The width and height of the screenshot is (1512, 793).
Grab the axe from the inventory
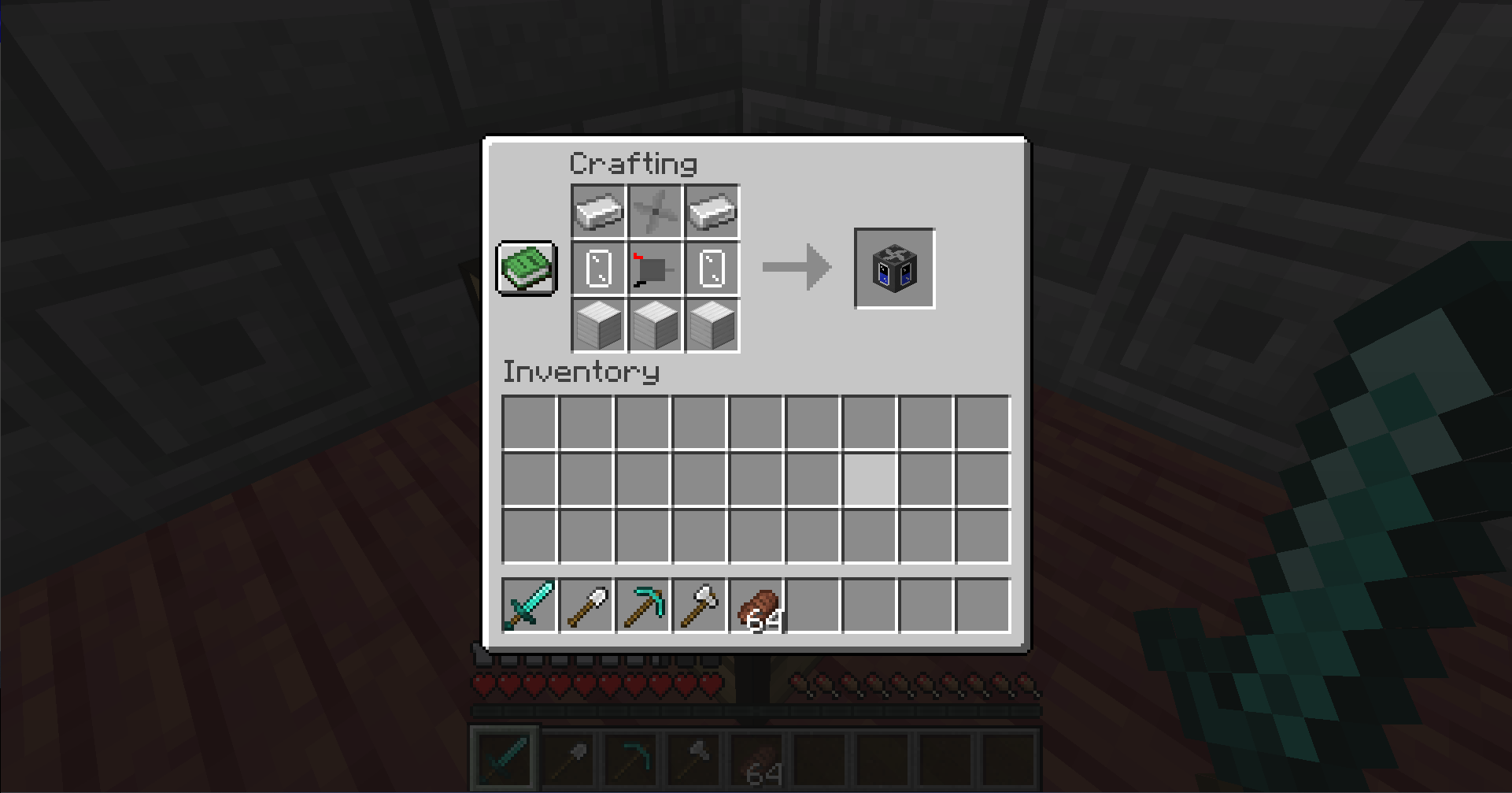(x=701, y=606)
